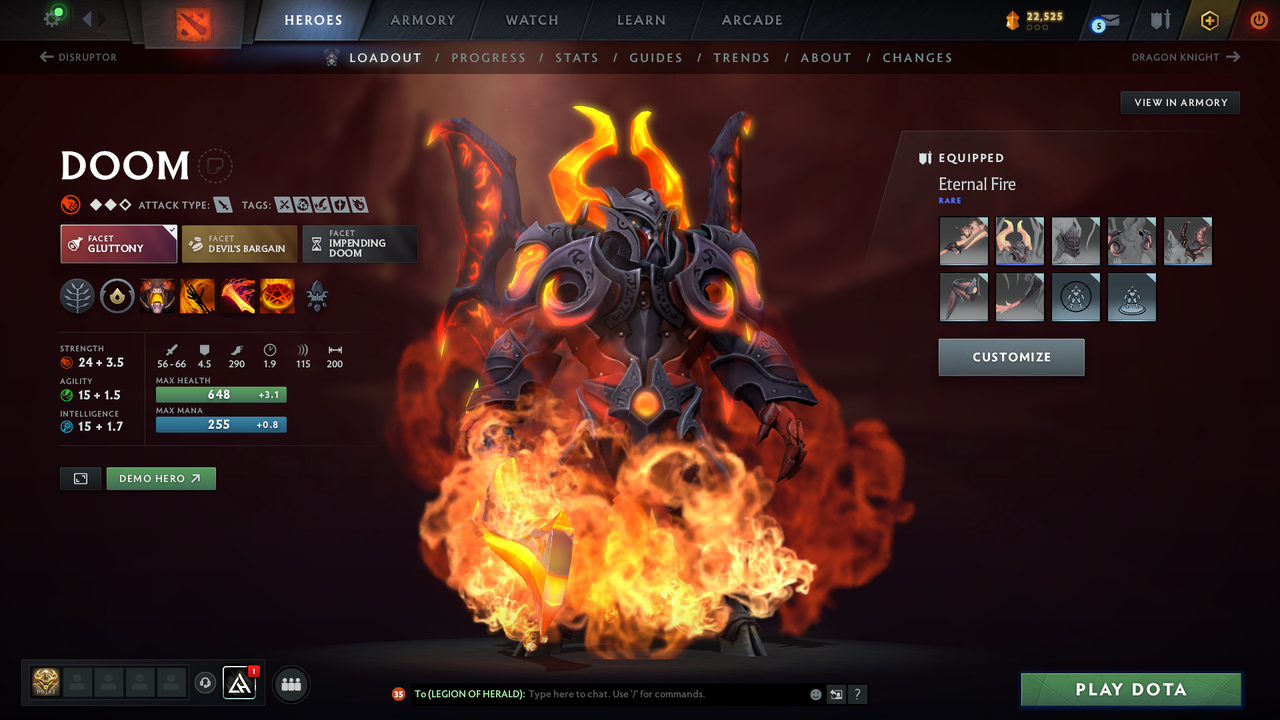Screen dimensions: 1280x720
Task: Click the Armory plus icon in top bar
Action: click(x=1210, y=20)
